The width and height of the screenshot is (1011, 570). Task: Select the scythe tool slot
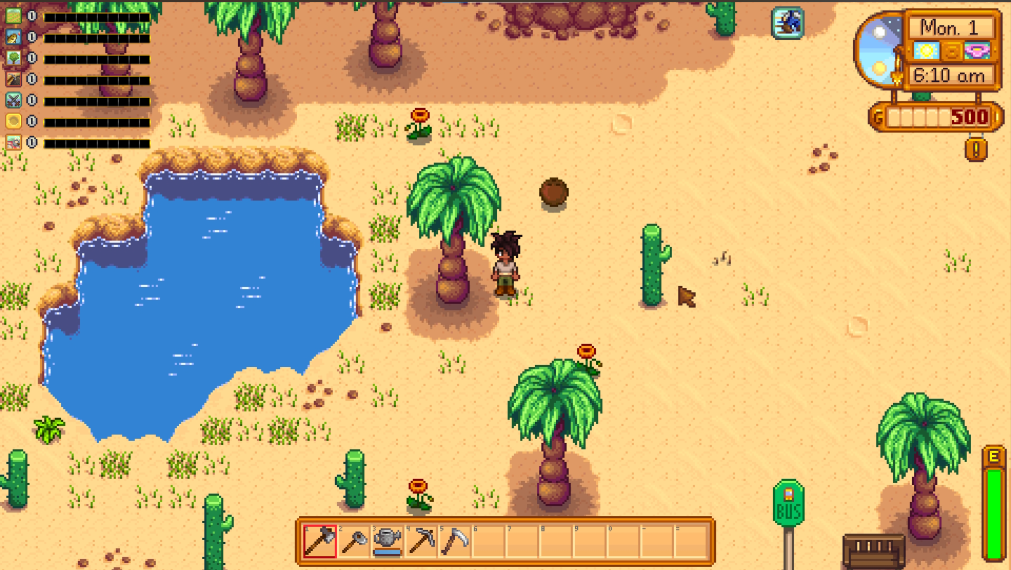(457, 541)
